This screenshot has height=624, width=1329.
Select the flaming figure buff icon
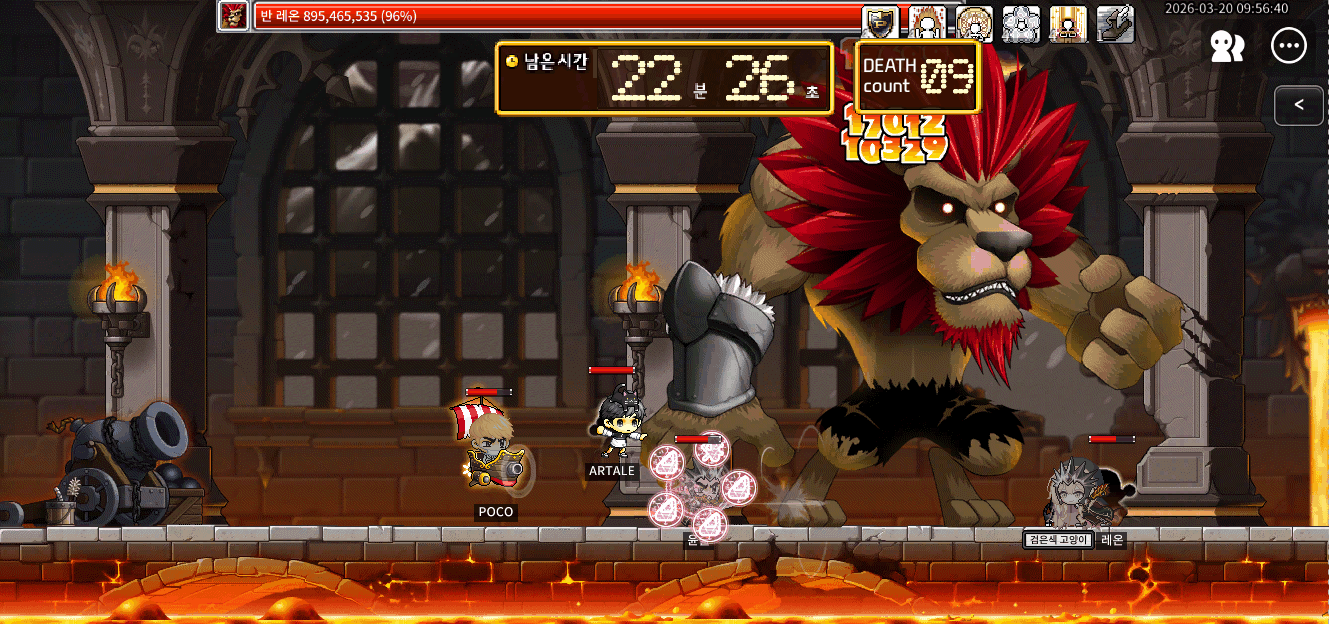[927, 24]
